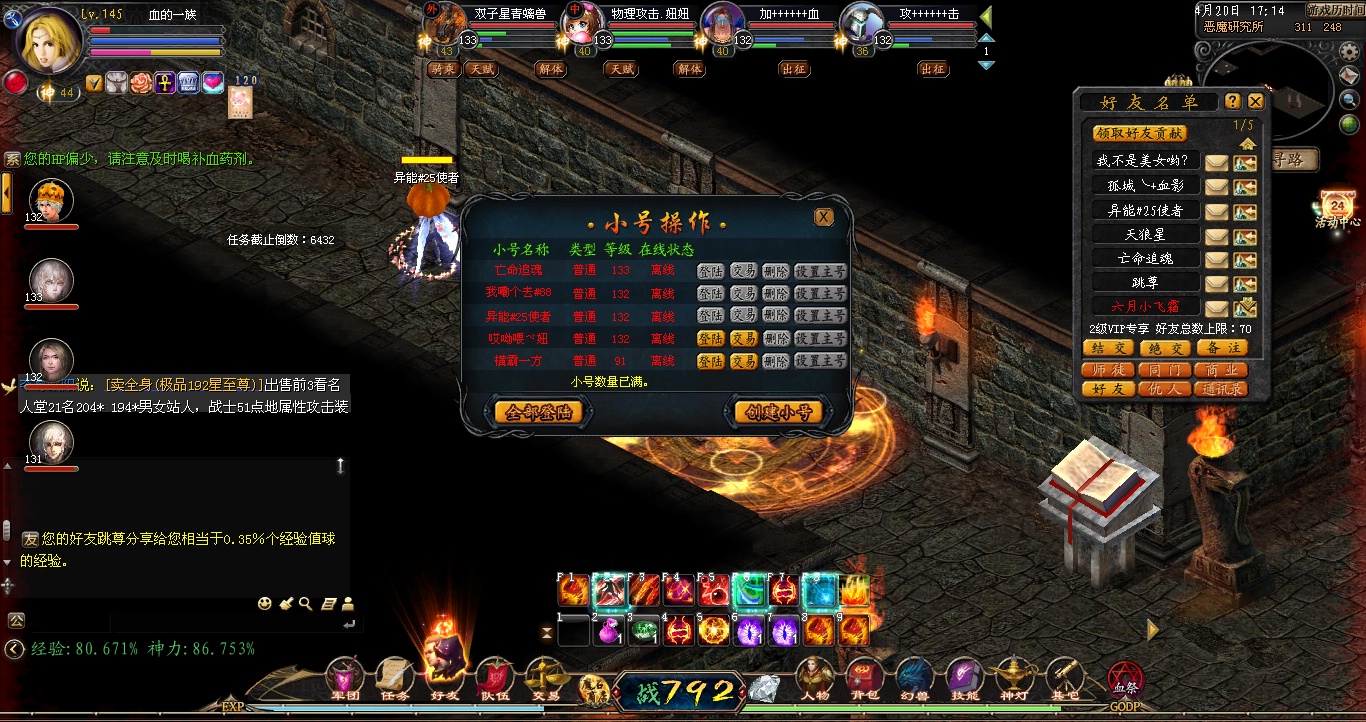Image resolution: width=1366 pixels, height=722 pixels.
Task: Open friend list help question mark
Action: 1233,101
